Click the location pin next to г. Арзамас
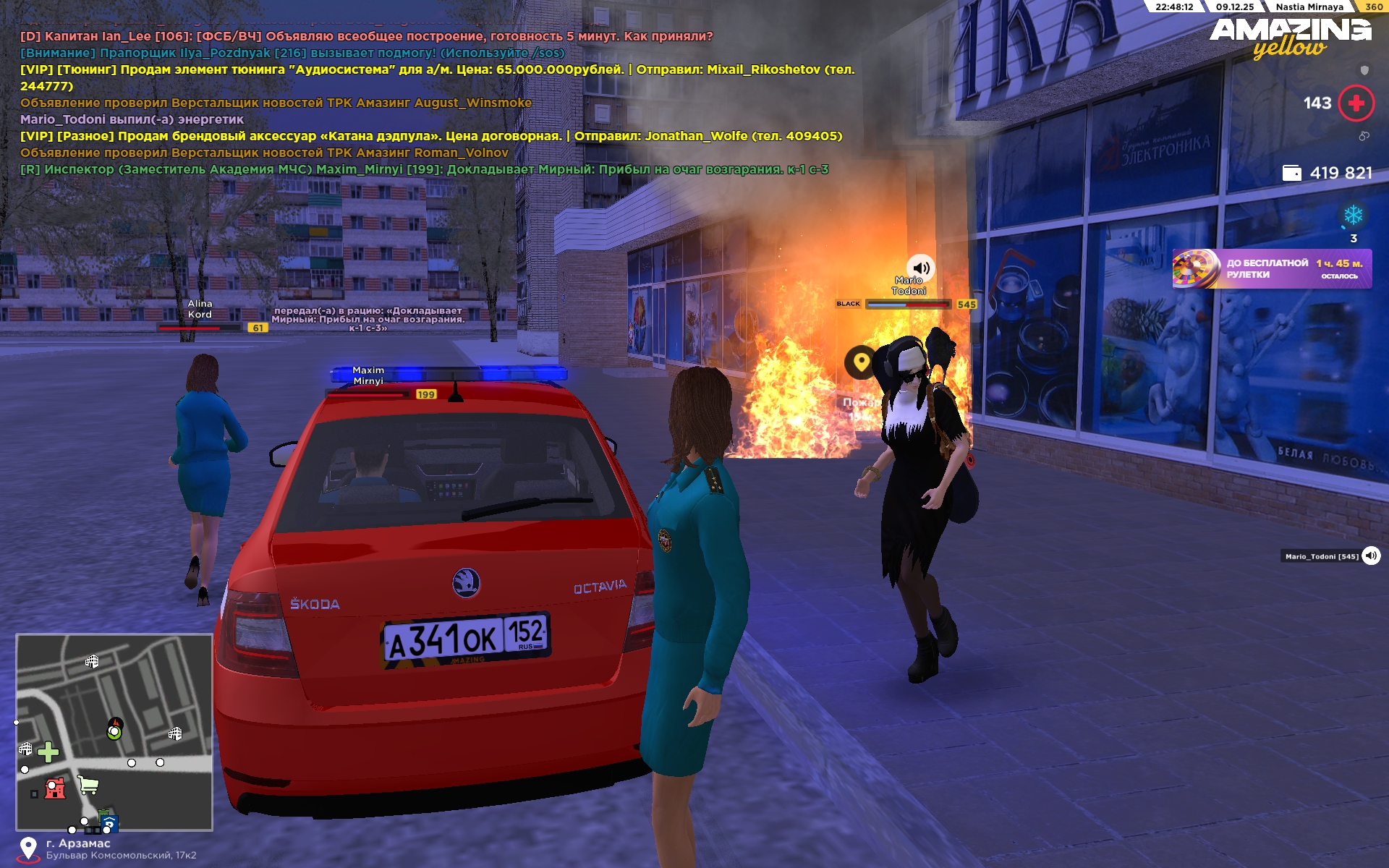 [x=28, y=849]
